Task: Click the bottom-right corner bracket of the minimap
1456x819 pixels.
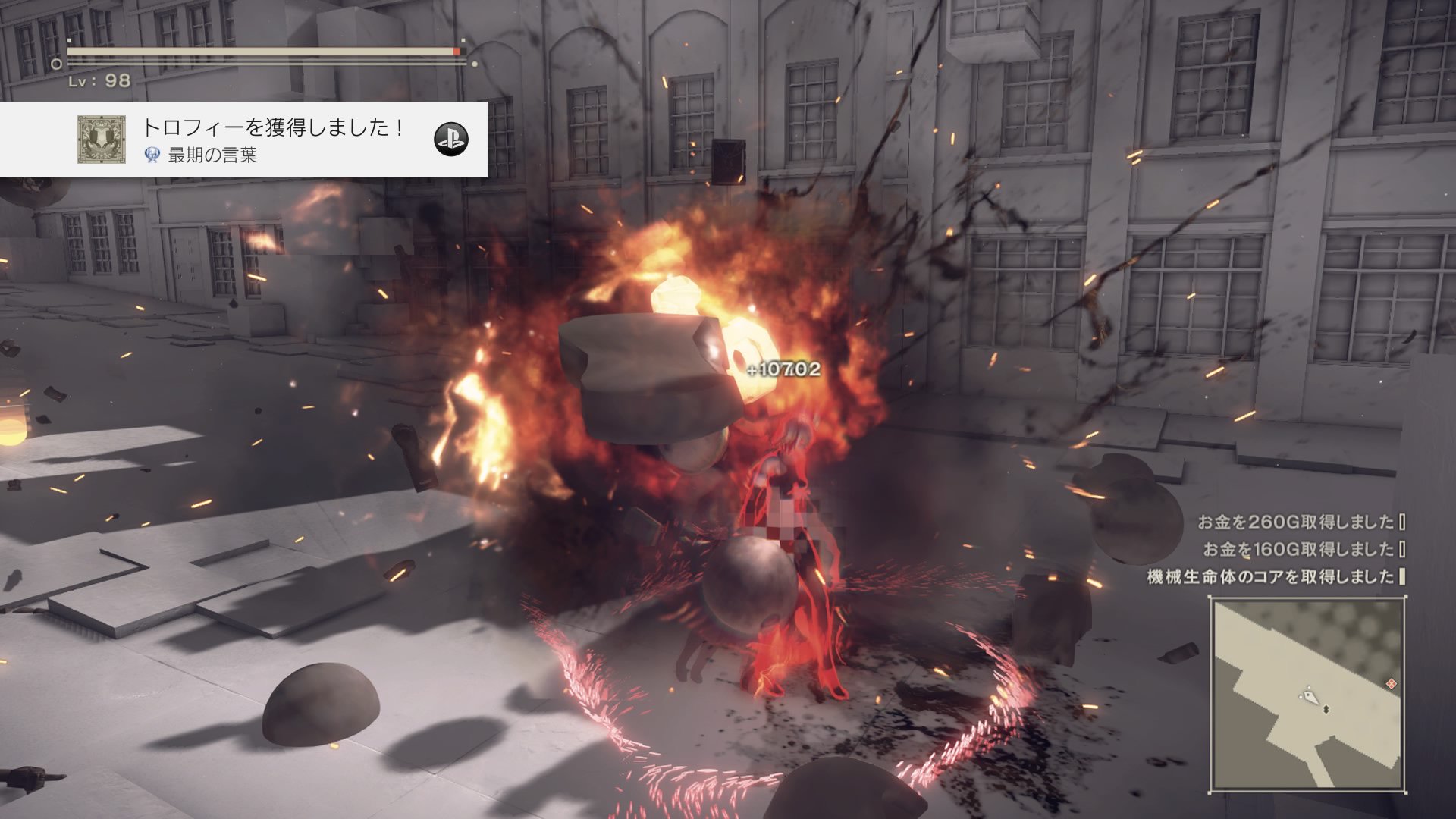Action: coord(1406,793)
